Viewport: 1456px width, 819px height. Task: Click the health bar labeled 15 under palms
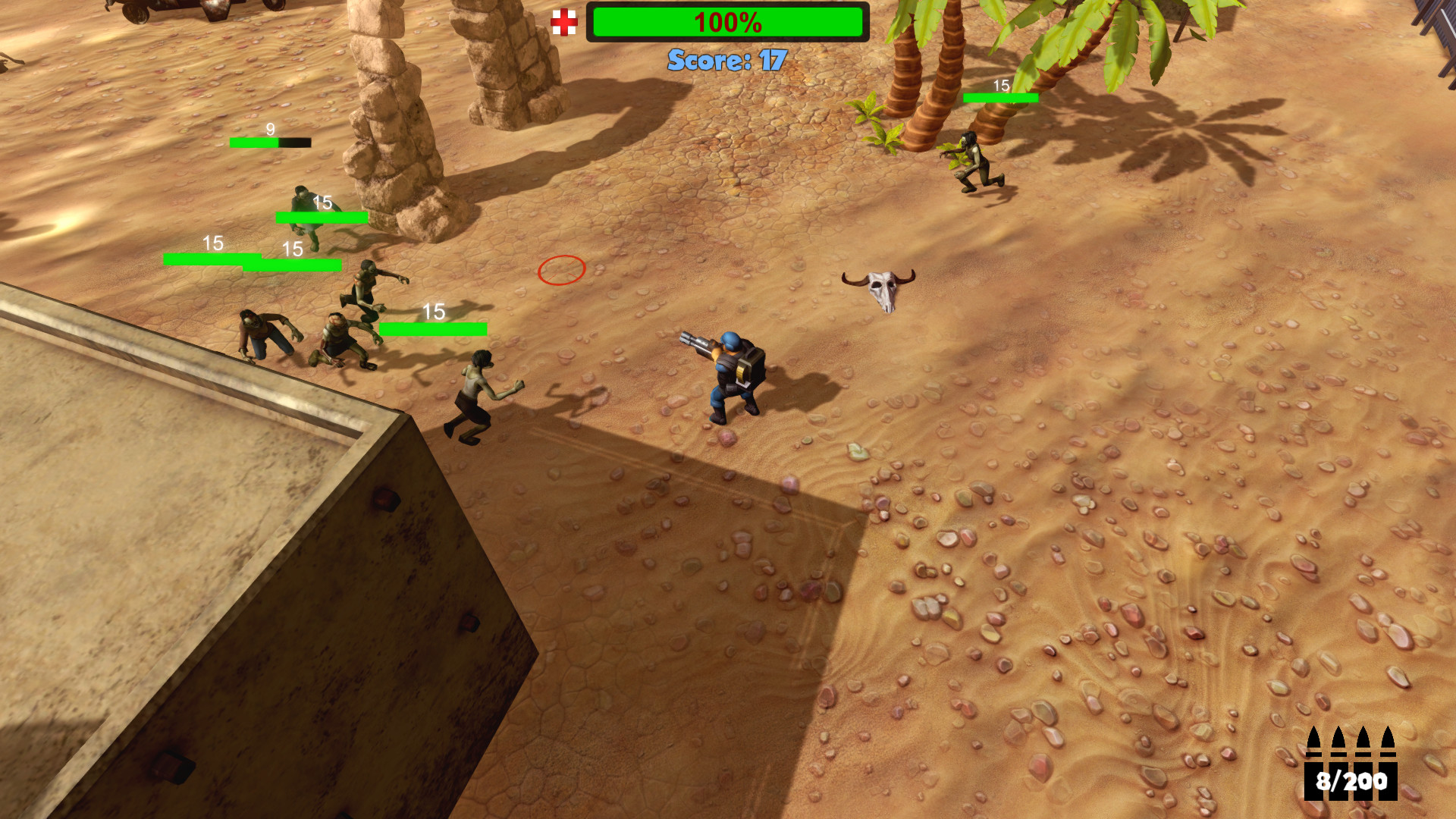pos(999,98)
